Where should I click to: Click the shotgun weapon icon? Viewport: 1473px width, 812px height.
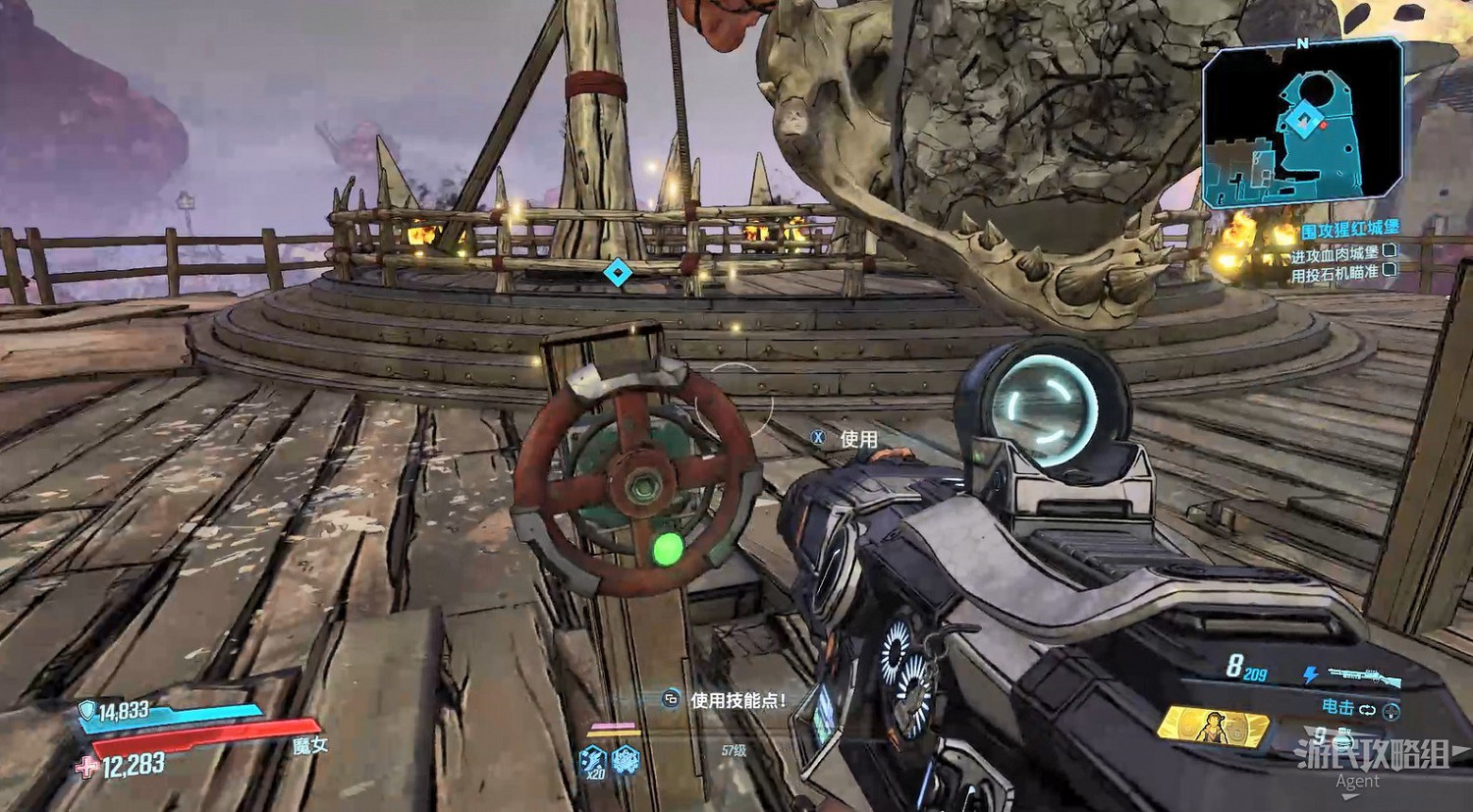pos(1363,677)
